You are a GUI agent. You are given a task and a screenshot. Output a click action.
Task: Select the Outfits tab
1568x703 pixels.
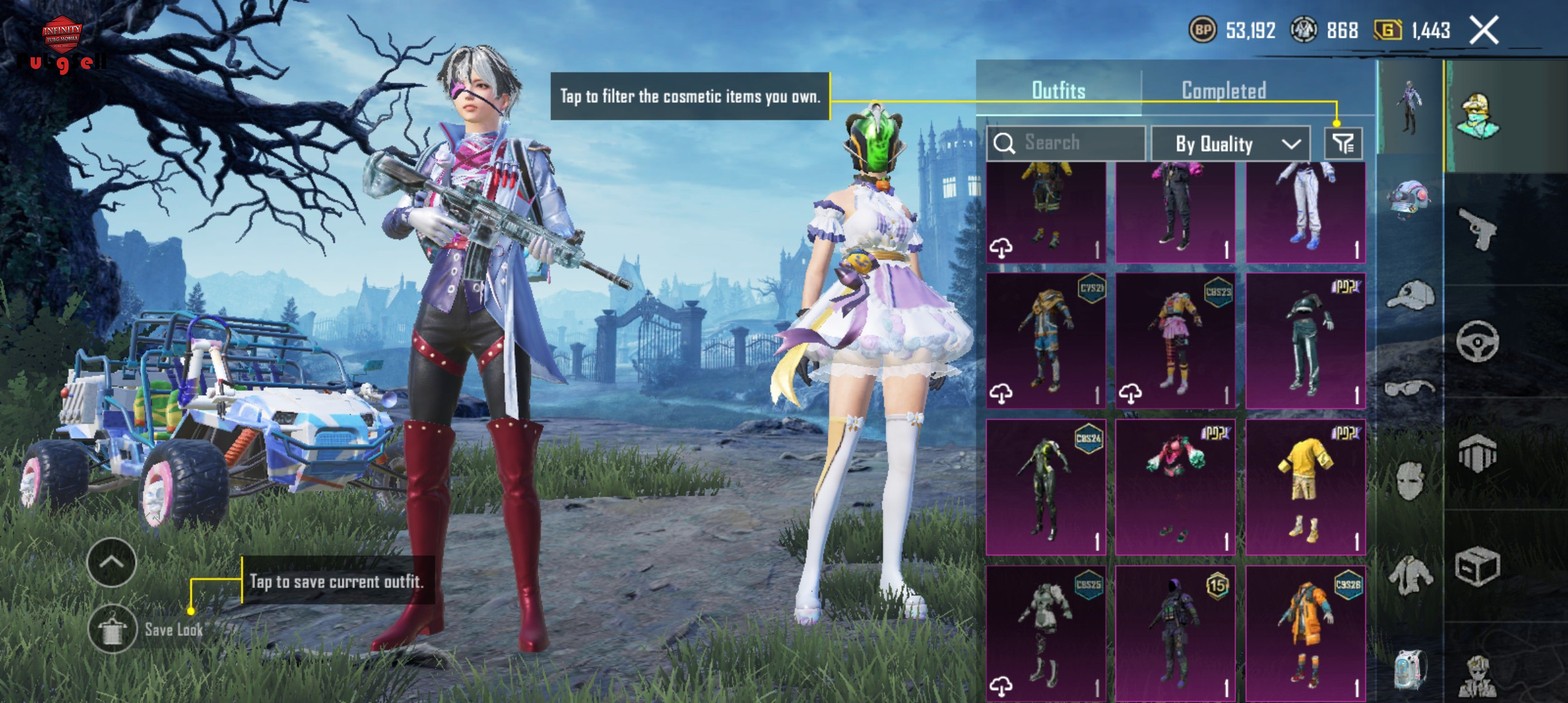[1058, 90]
